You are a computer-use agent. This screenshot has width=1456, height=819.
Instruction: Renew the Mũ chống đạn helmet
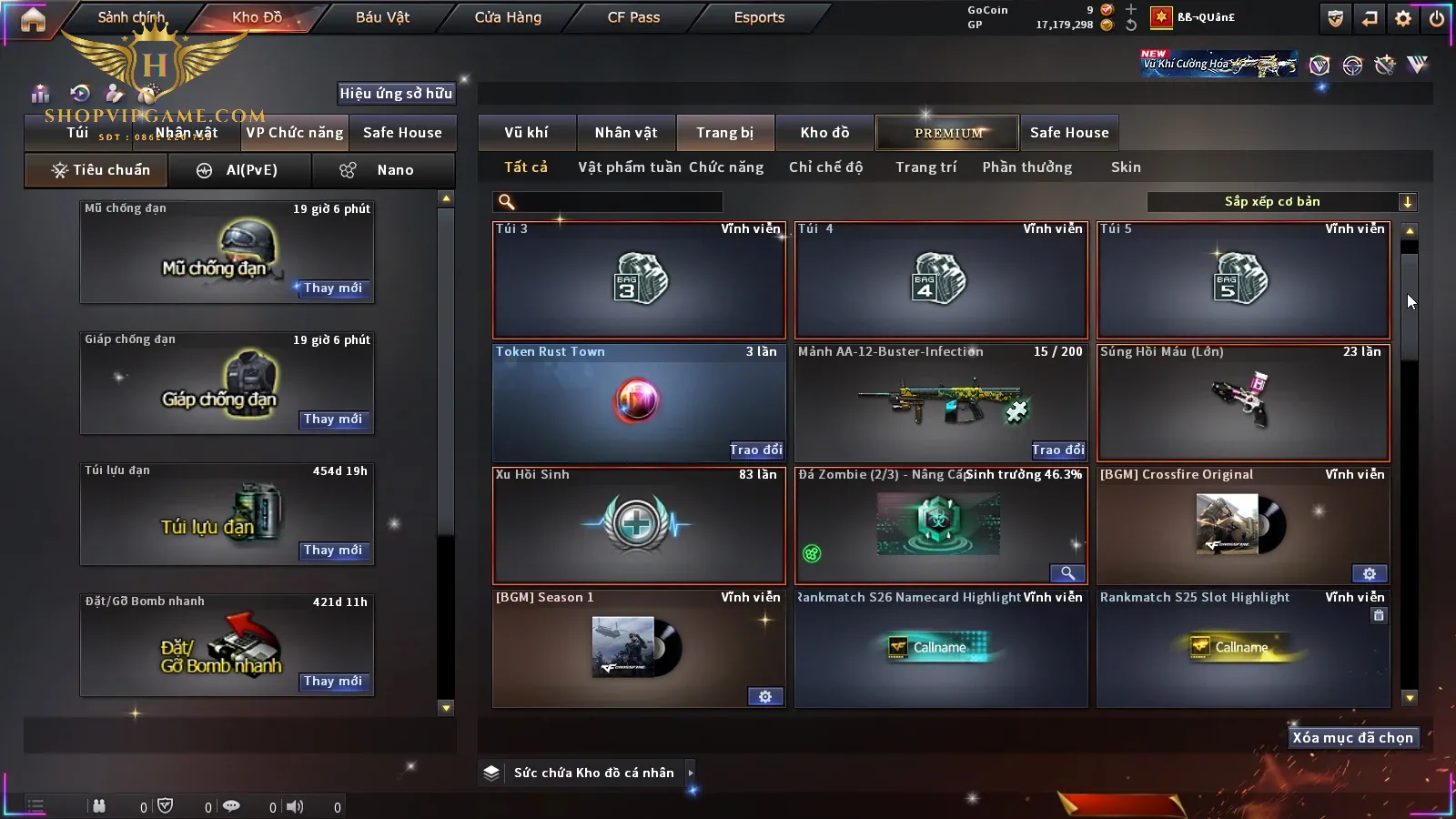tap(333, 288)
